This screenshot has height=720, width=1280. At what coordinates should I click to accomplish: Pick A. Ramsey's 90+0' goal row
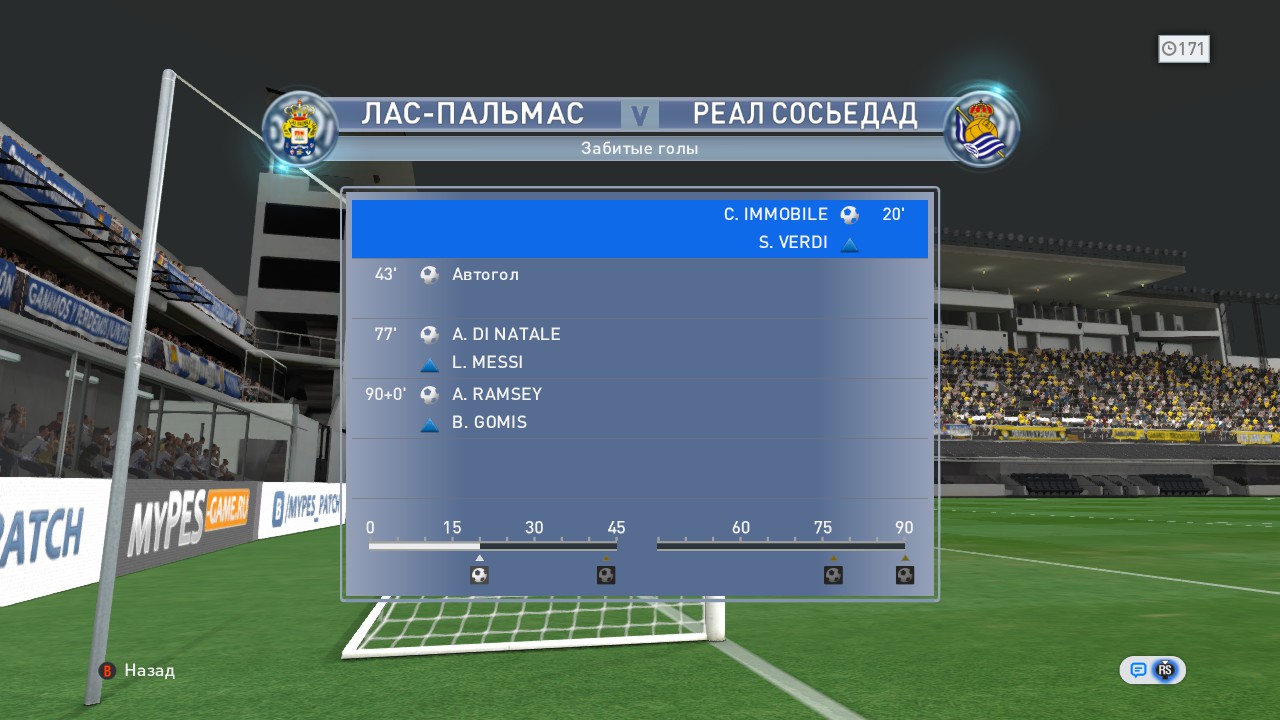(x=640, y=408)
